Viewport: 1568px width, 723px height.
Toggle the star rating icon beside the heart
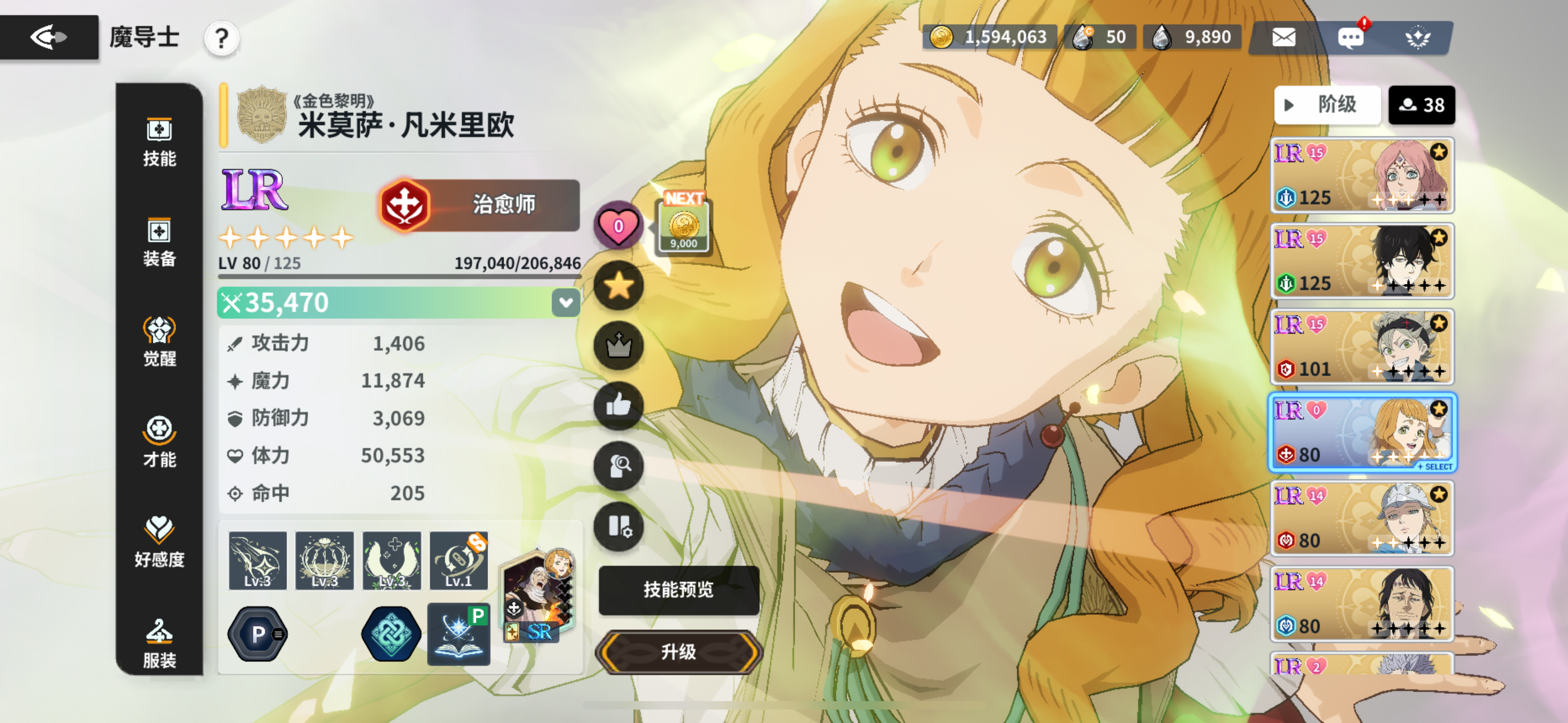pos(619,284)
